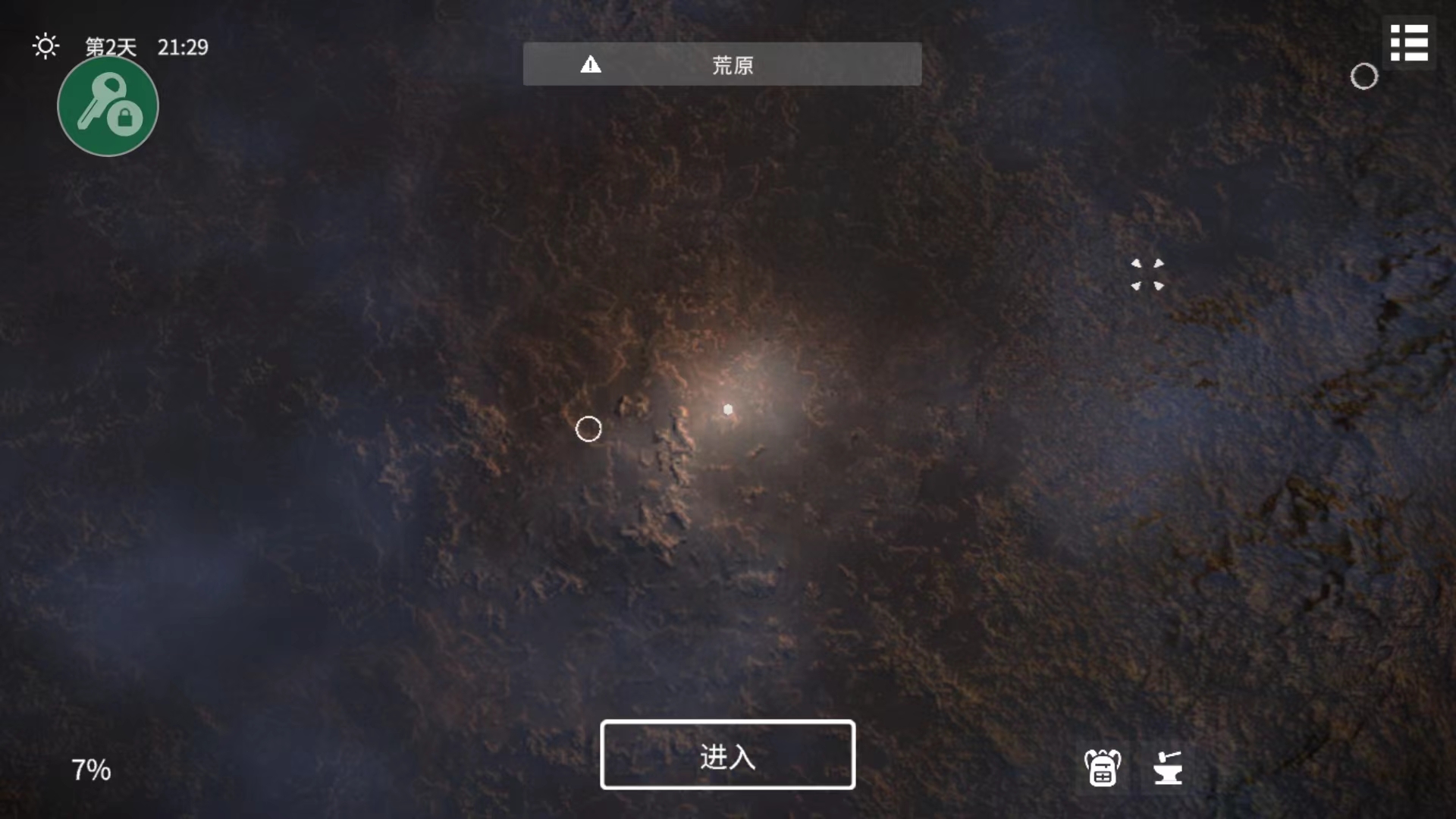Open the anvil crafting menu
The image size is (1456, 819).
(x=1167, y=767)
